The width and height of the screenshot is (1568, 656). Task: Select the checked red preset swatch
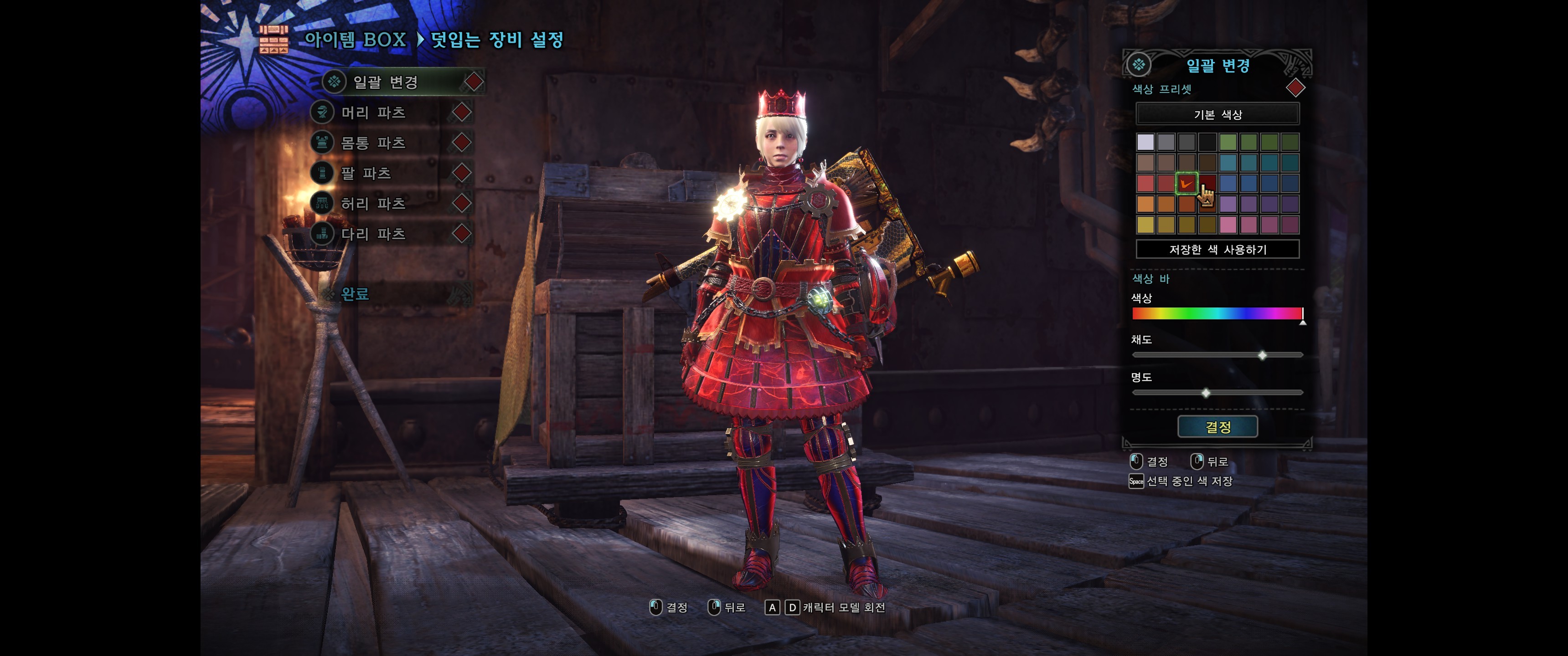pos(1186,183)
